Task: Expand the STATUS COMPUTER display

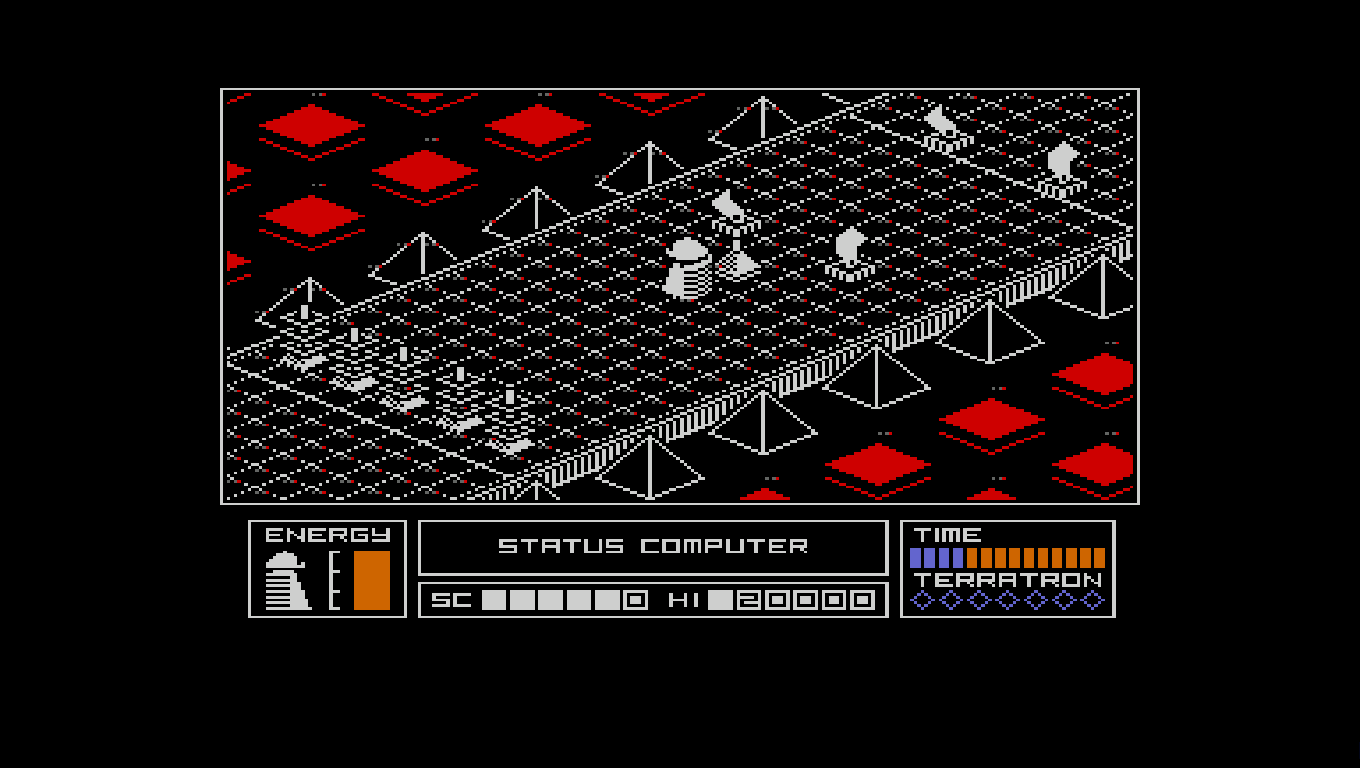Action: point(654,546)
